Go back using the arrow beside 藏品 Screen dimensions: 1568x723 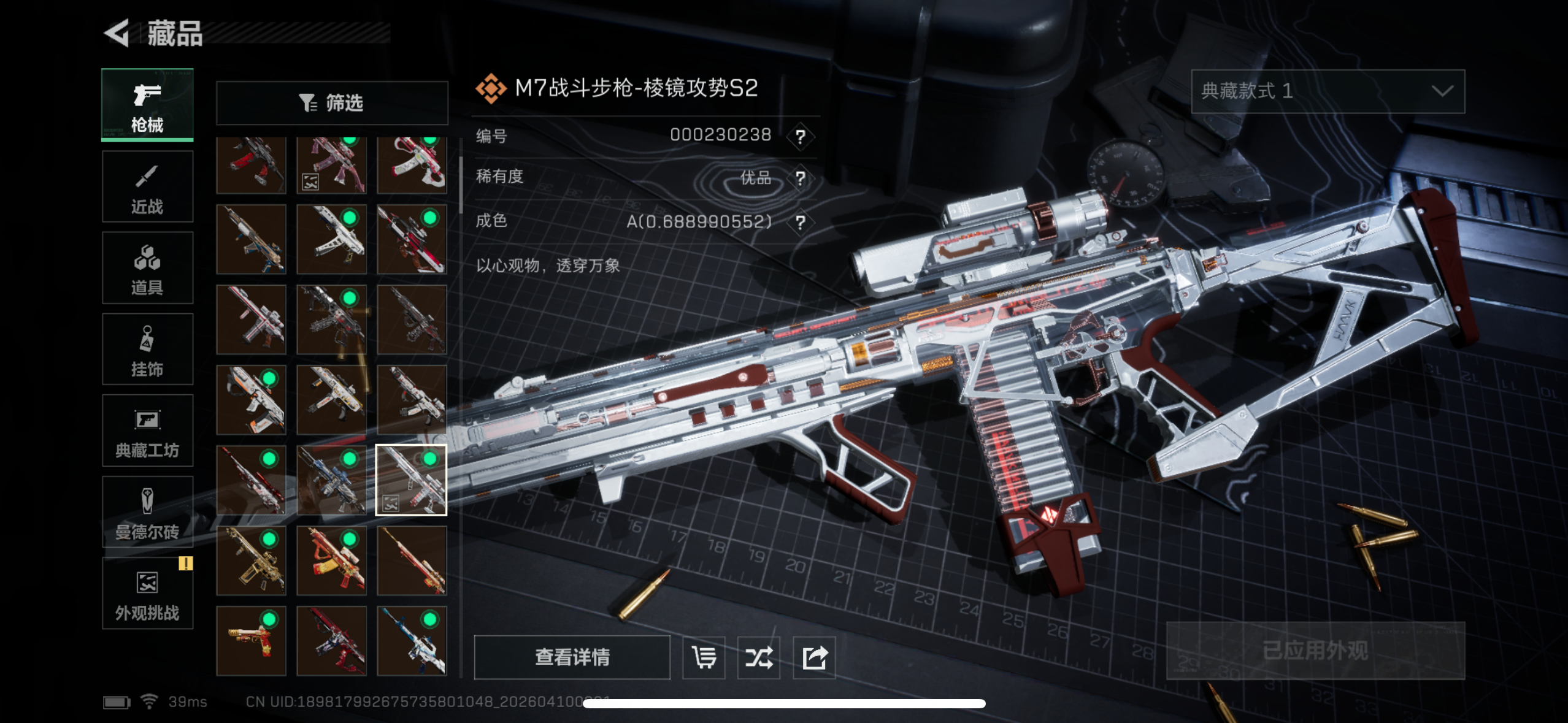tap(117, 33)
